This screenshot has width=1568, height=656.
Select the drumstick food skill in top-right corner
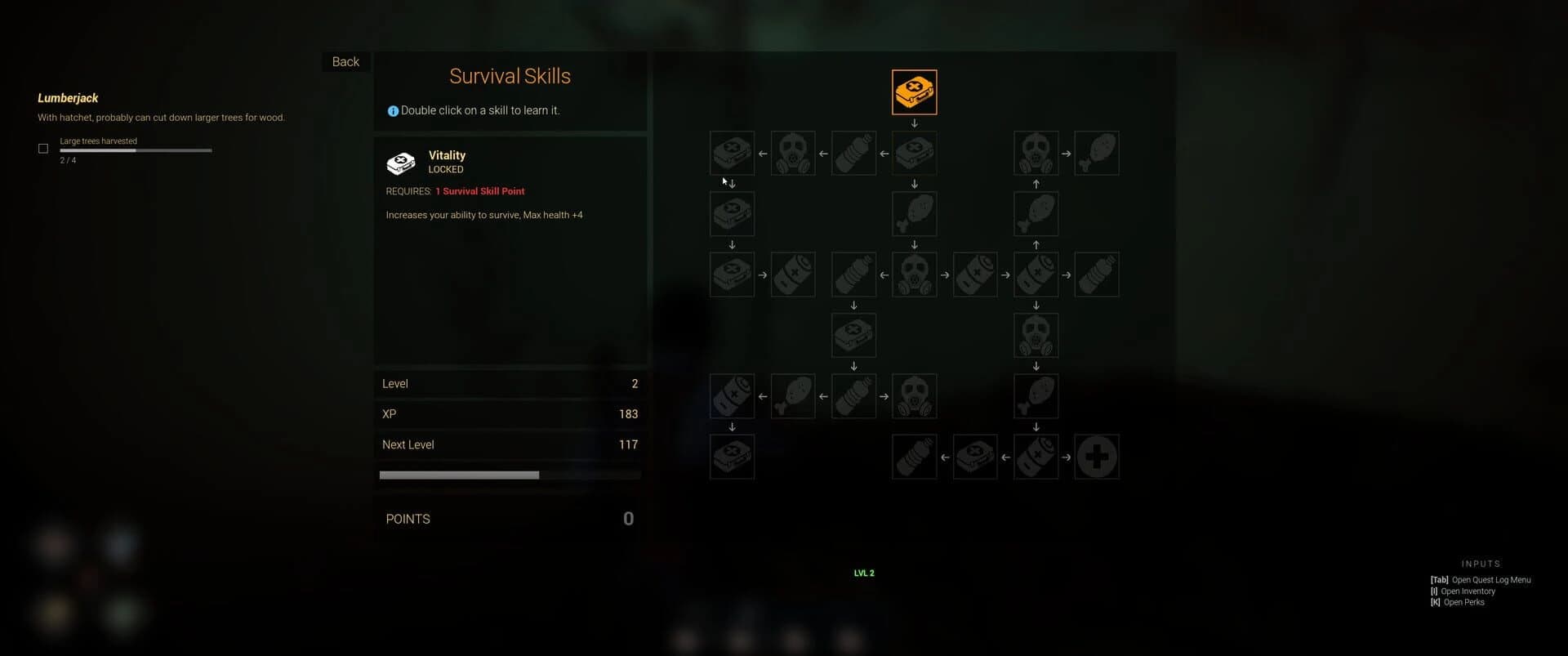(1097, 153)
